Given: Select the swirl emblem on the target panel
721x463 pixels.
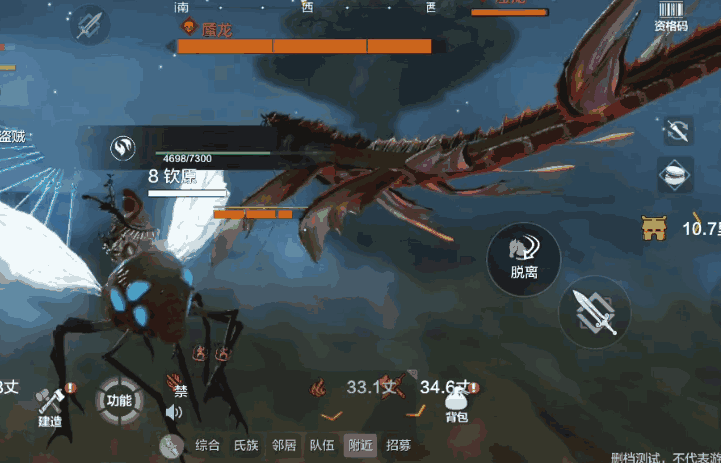Looking at the screenshot, I should click(123, 149).
